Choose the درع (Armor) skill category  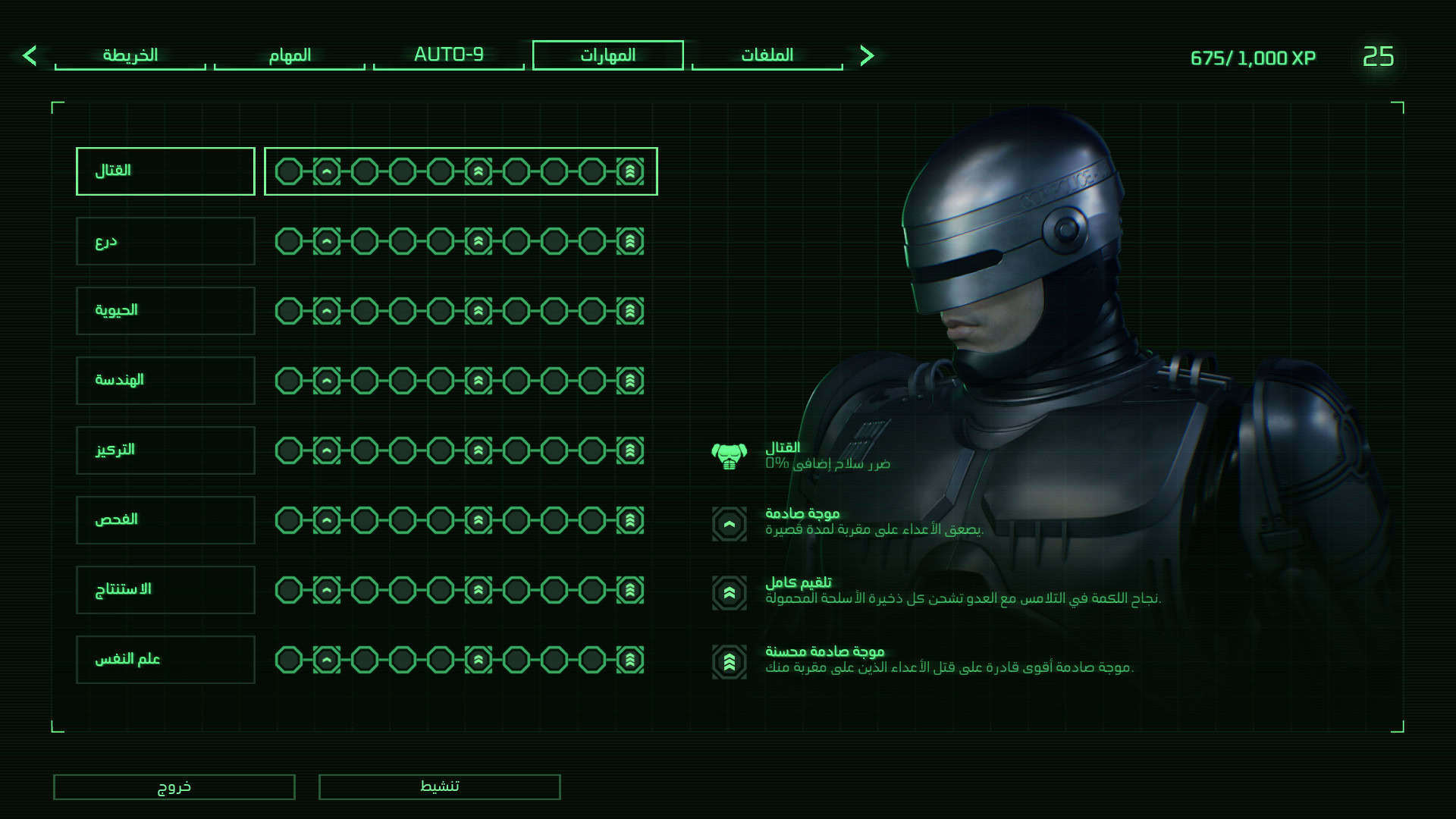pyautogui.click(x=165, y=241)
